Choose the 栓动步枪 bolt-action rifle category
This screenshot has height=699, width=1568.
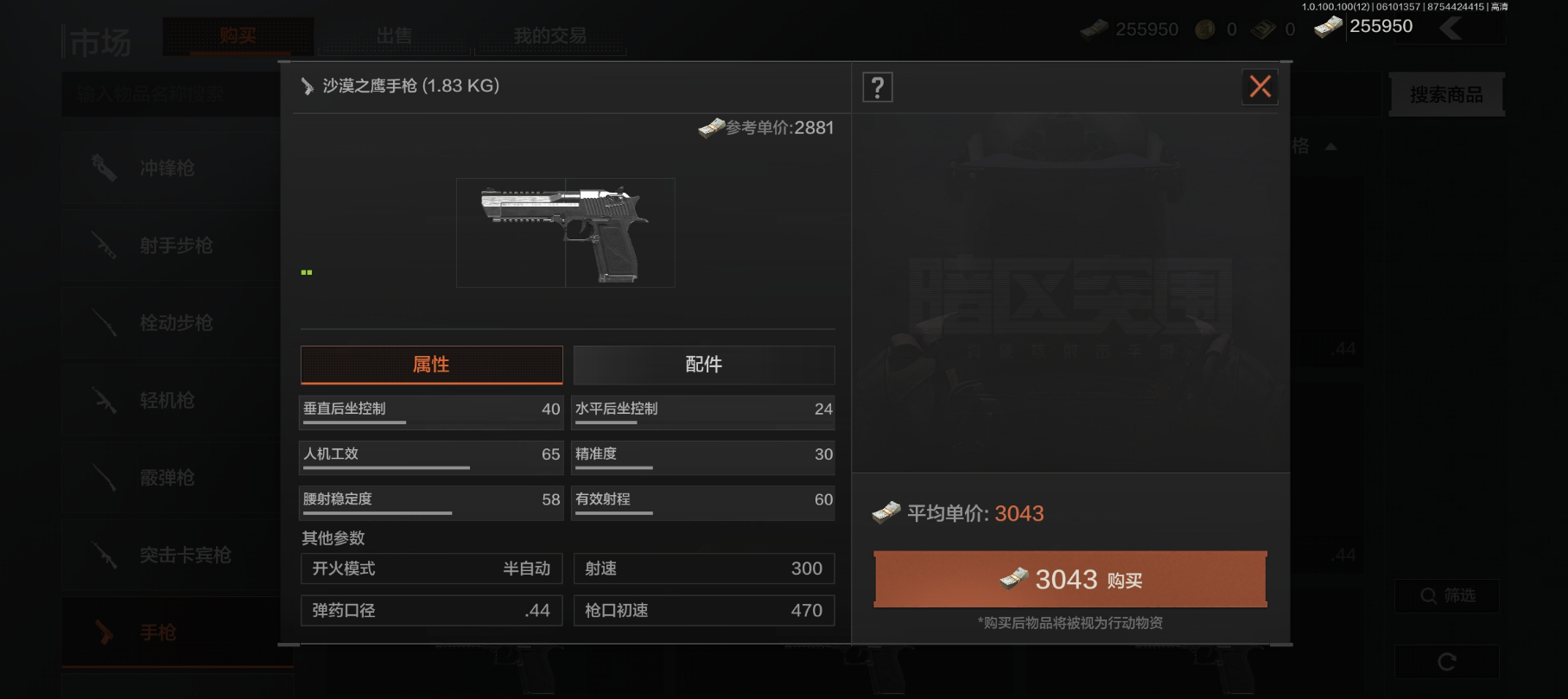[176, 323]
